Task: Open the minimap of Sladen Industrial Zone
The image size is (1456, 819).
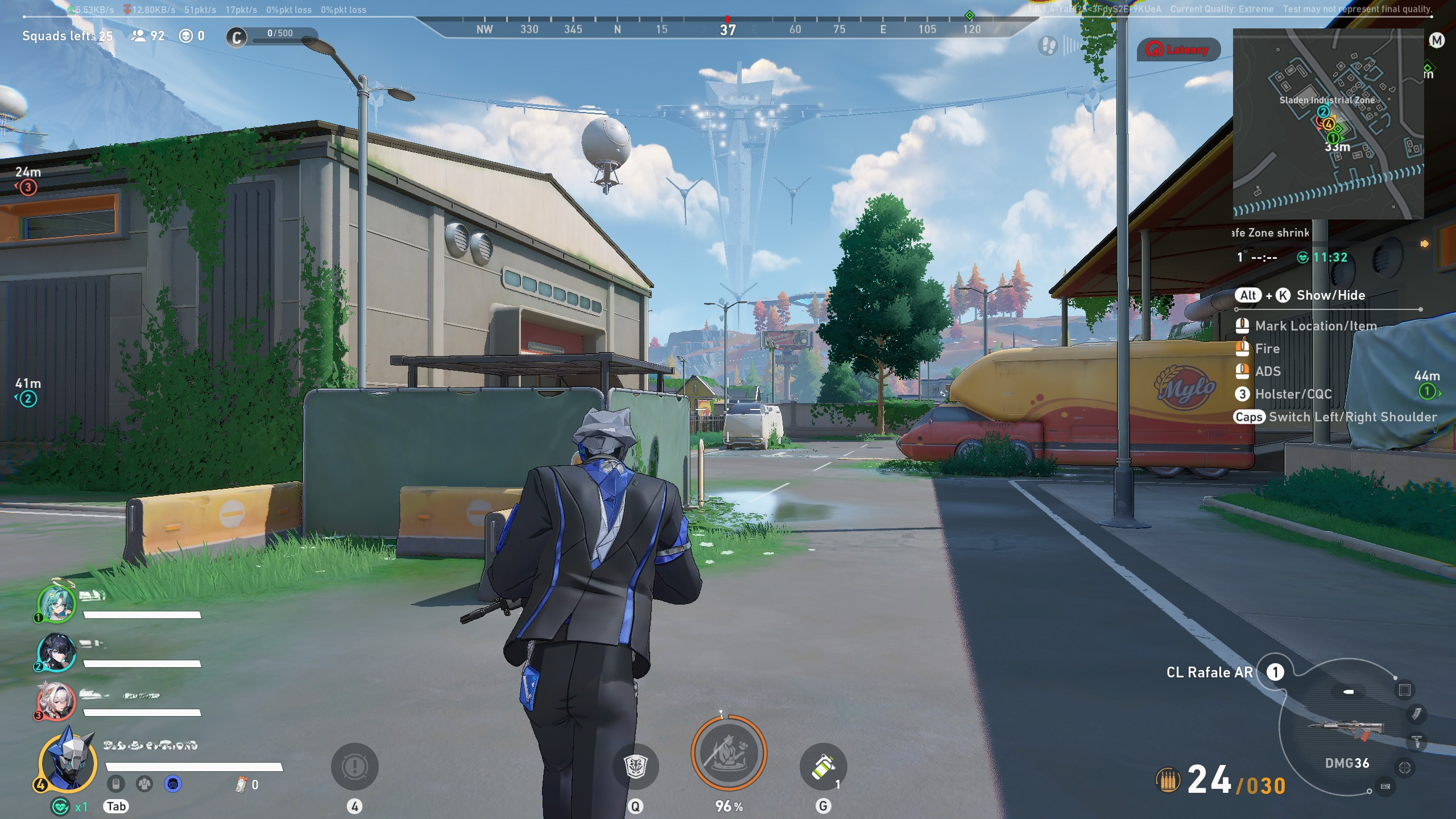Action: tap(1327, 124)
